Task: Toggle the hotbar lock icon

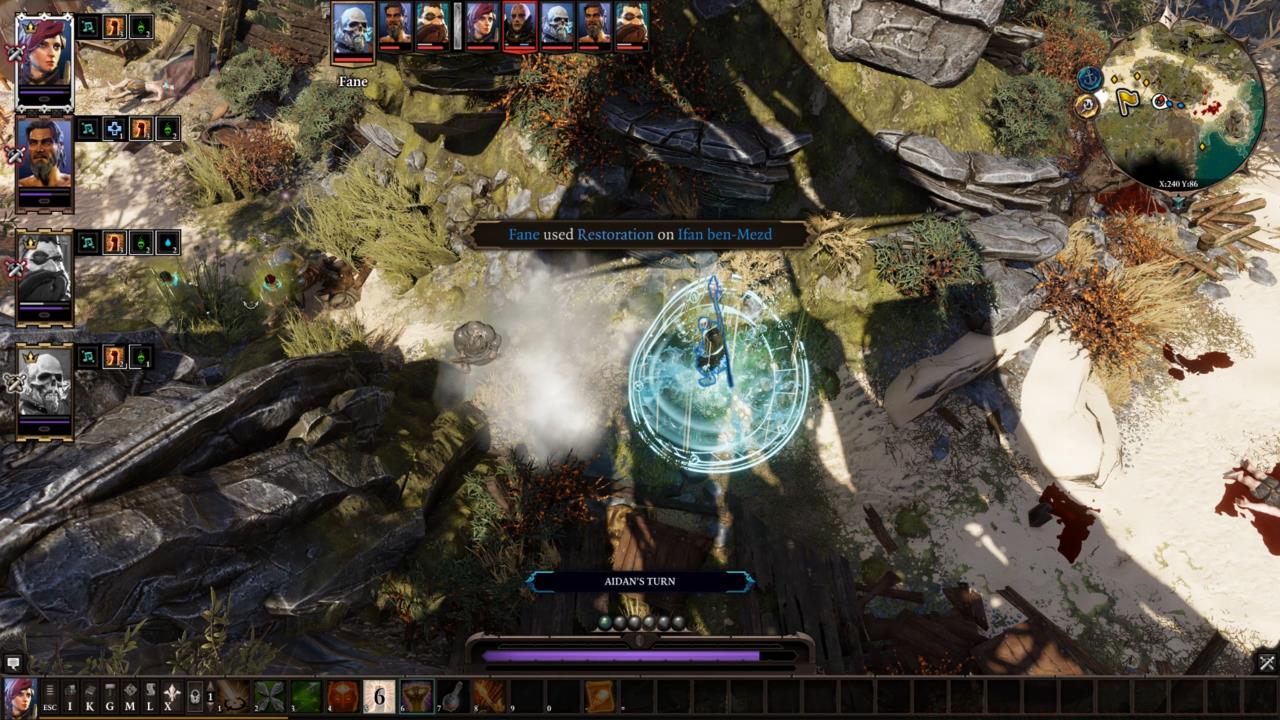Action: (x=196, y=695)
